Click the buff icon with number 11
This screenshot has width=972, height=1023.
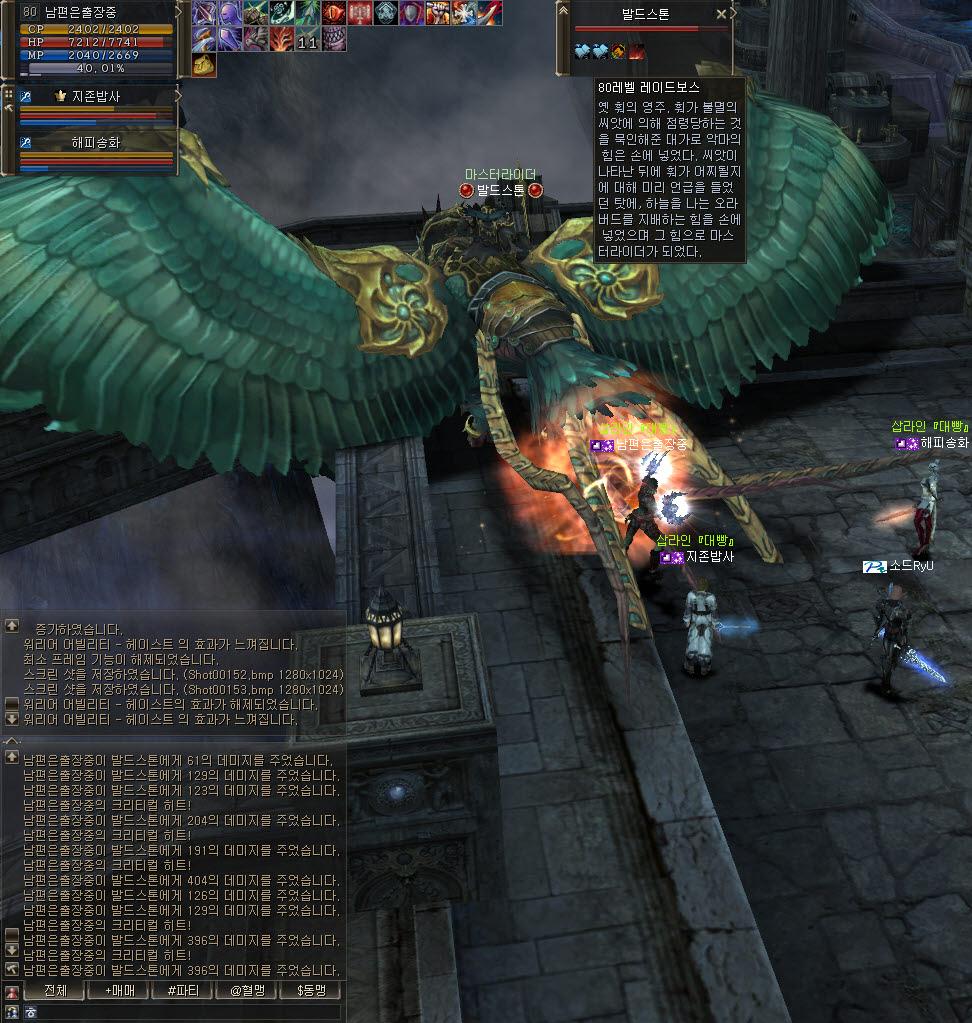point(308,40)
